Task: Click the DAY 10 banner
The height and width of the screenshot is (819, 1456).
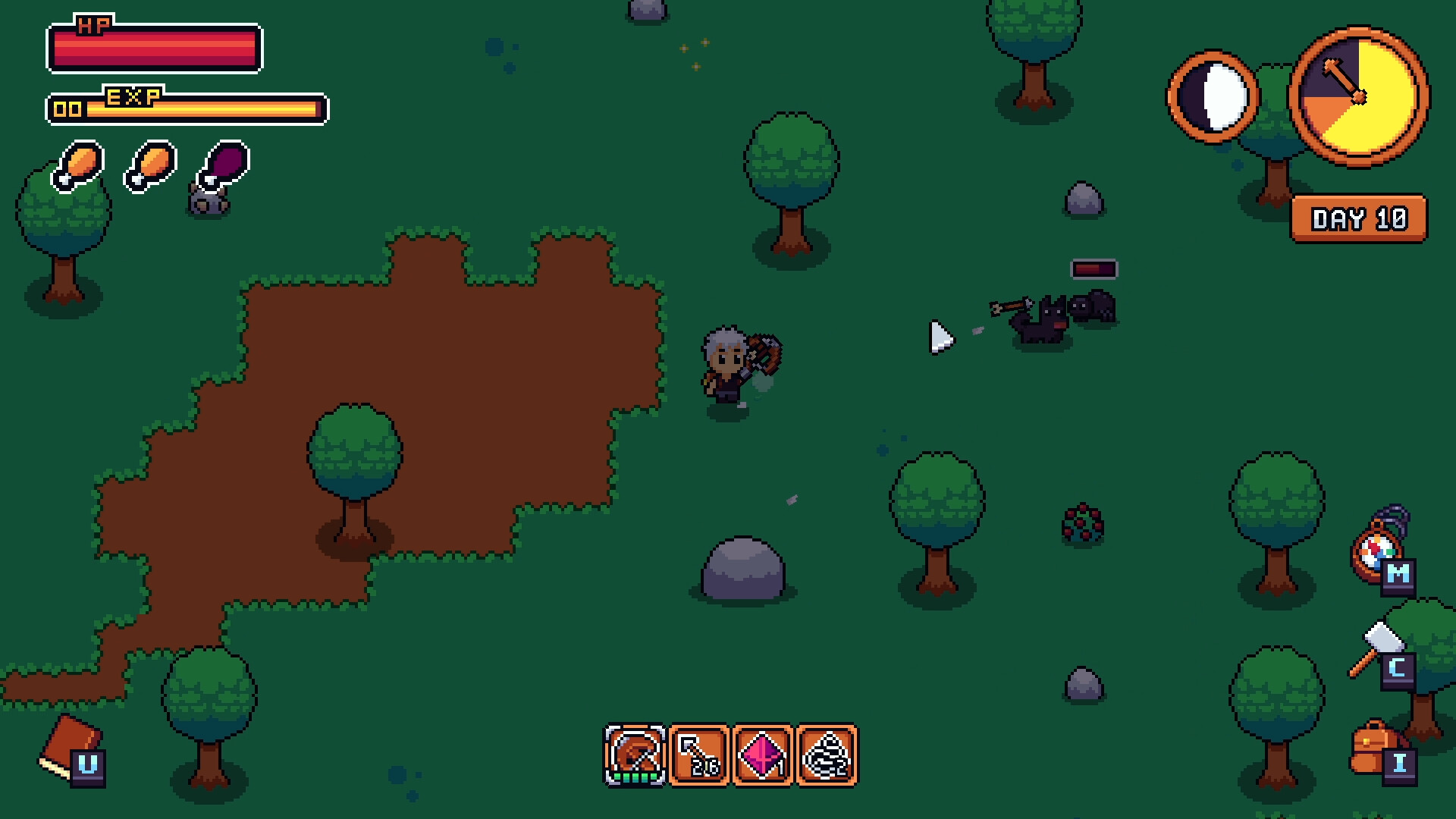Action: coord(1360,220)
